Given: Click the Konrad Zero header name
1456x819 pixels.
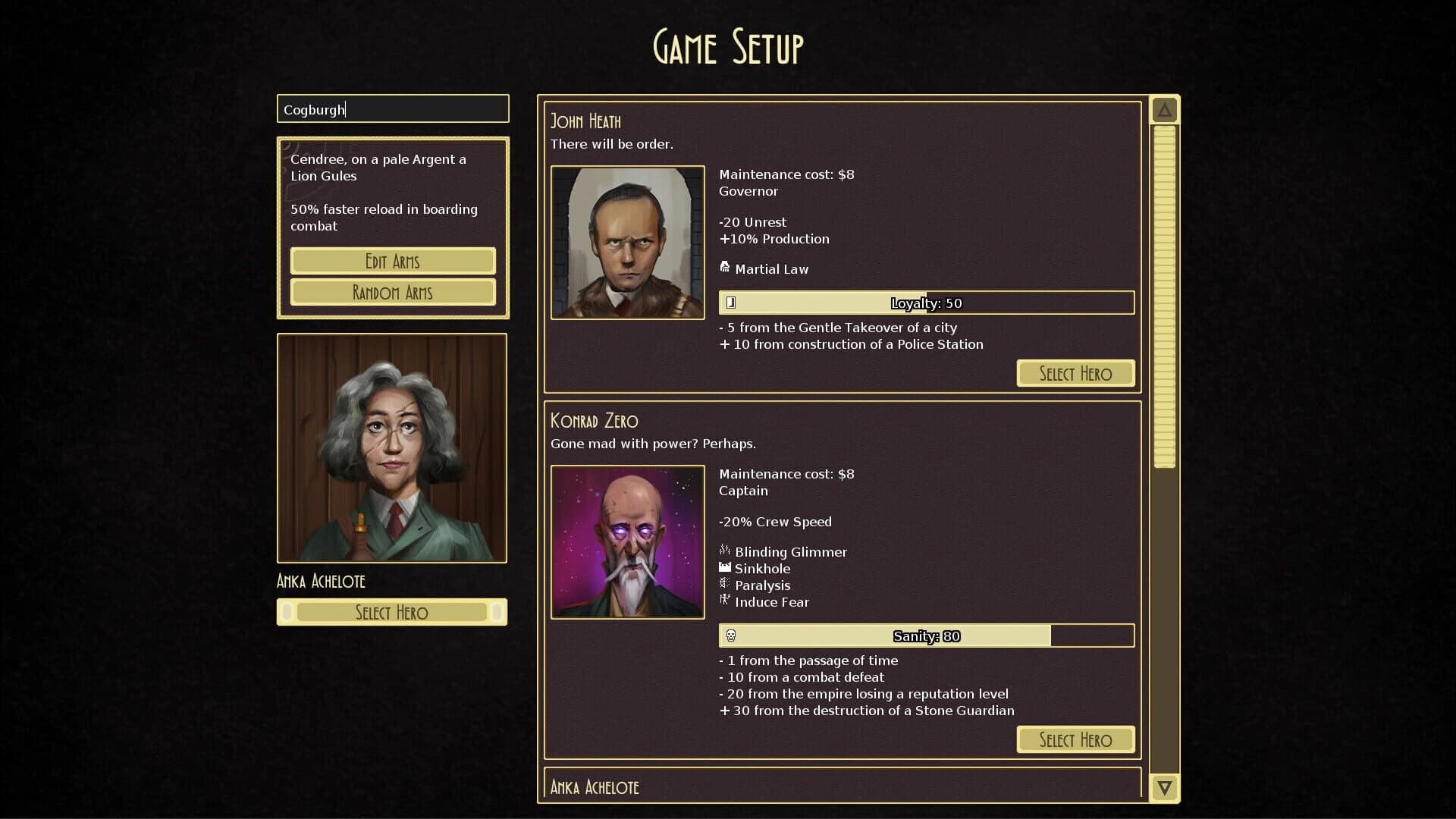Looking at the screenshot, I should tap(594, 421).
